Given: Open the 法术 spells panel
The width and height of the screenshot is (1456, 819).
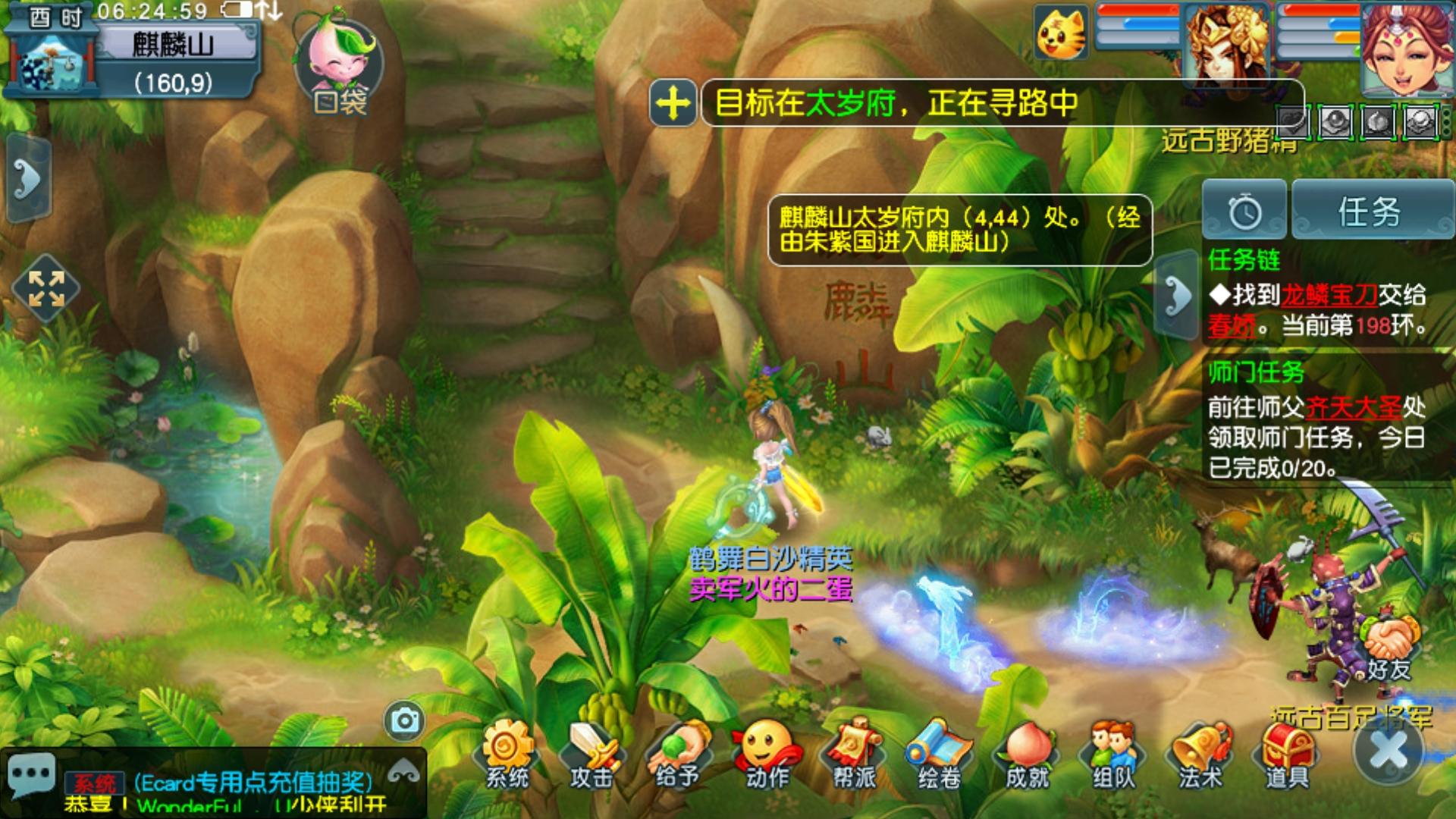Looking at the screenshot, I should (1200, 753).
